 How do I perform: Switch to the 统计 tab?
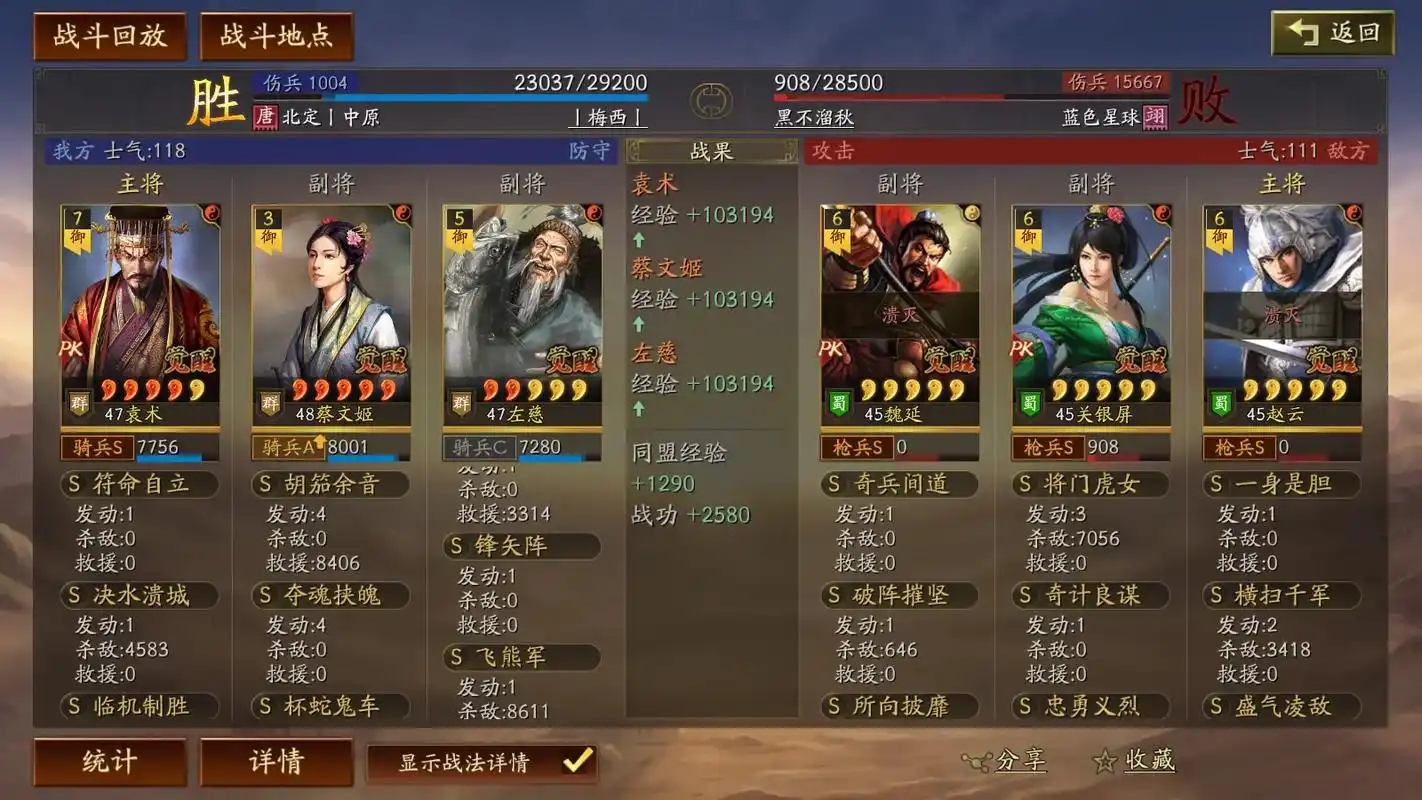(109, 761)
